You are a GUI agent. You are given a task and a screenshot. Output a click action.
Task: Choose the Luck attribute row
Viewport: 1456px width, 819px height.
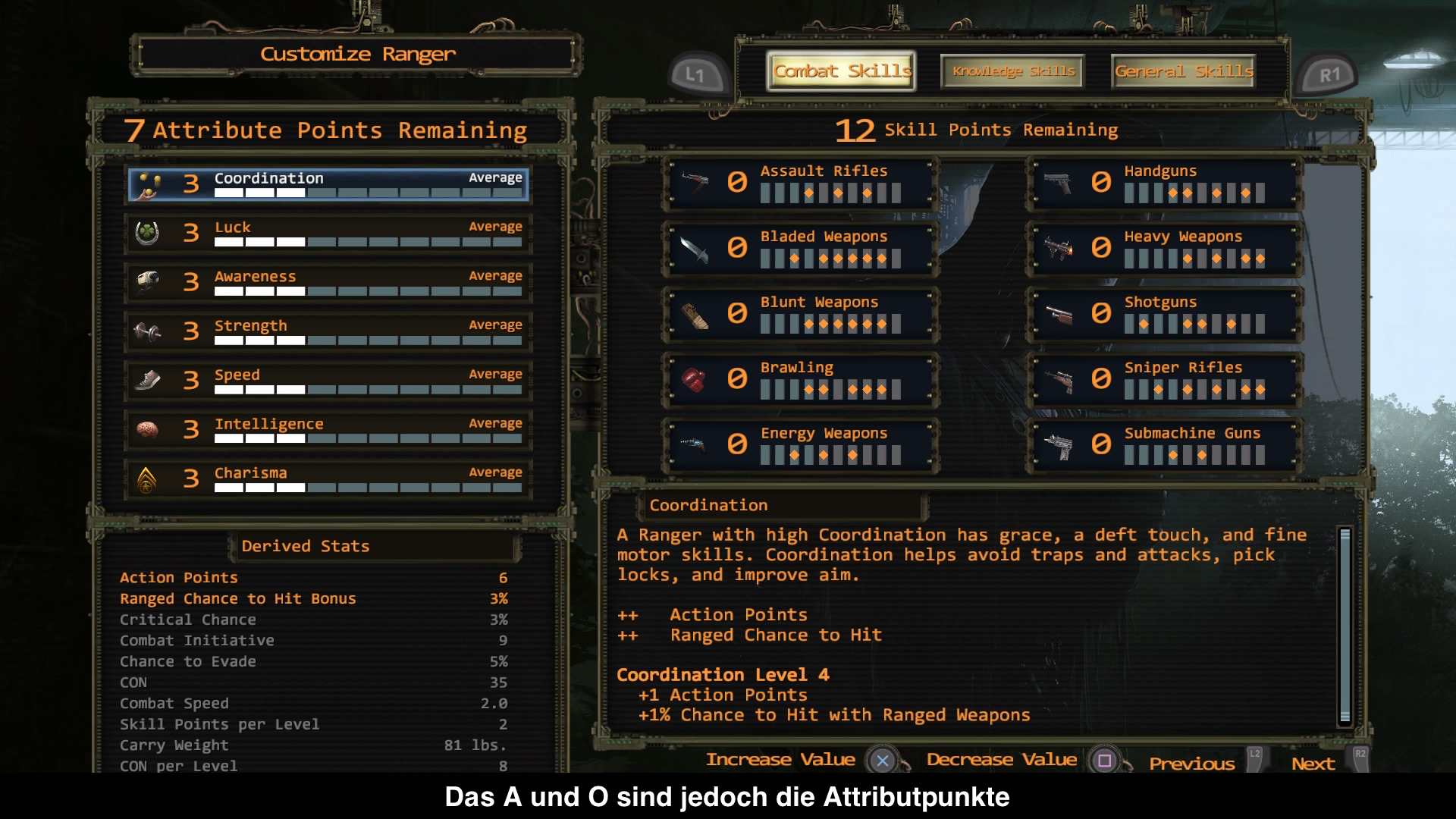coord(328,234)
